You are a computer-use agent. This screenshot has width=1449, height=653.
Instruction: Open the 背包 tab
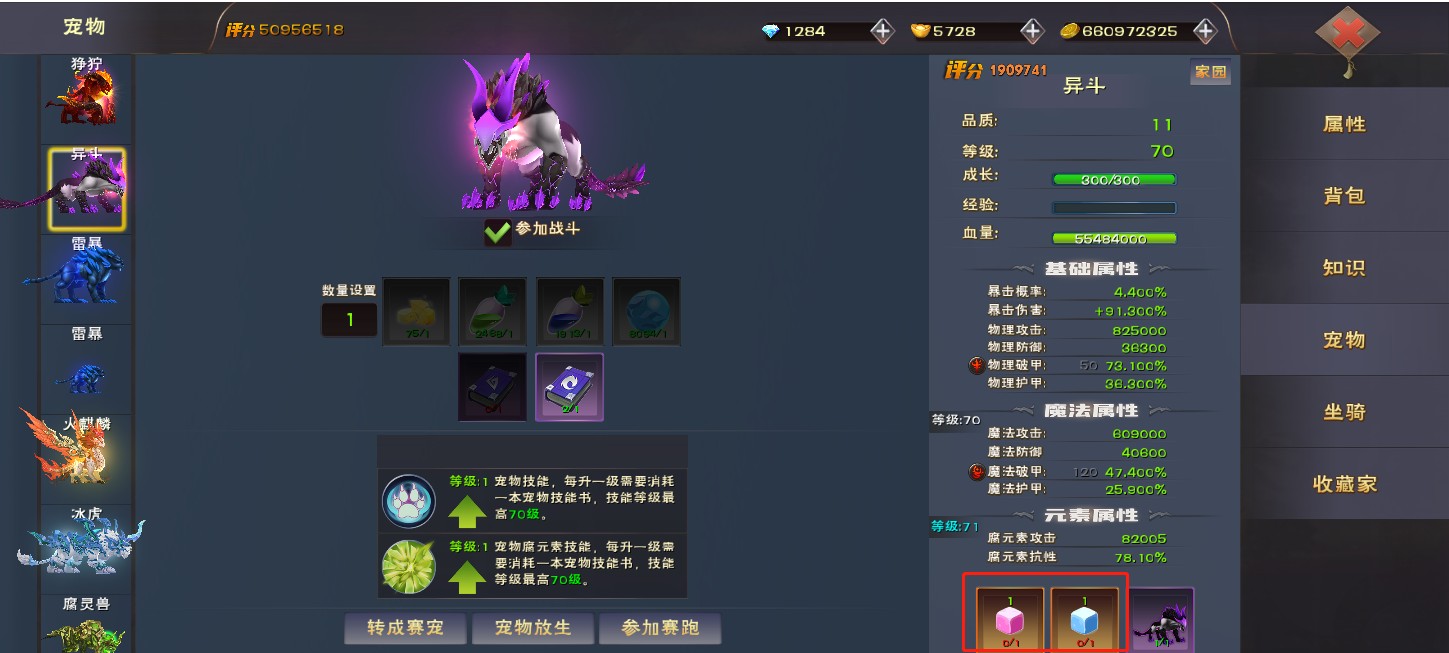(1344, 196)
